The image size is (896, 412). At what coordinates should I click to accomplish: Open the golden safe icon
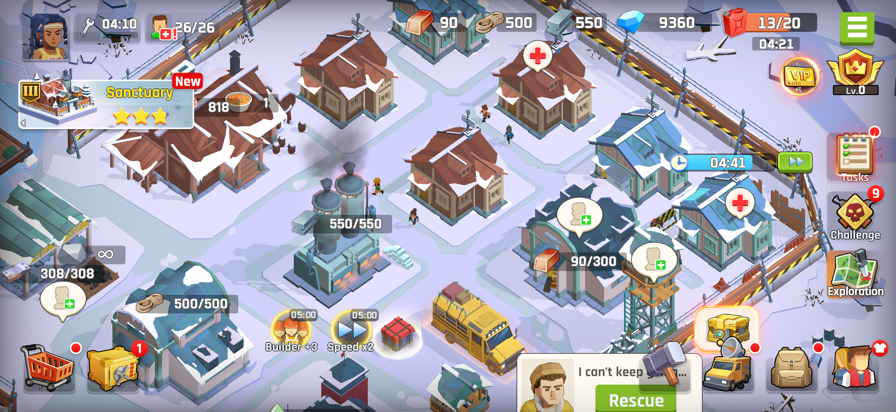tap(111, 367)
